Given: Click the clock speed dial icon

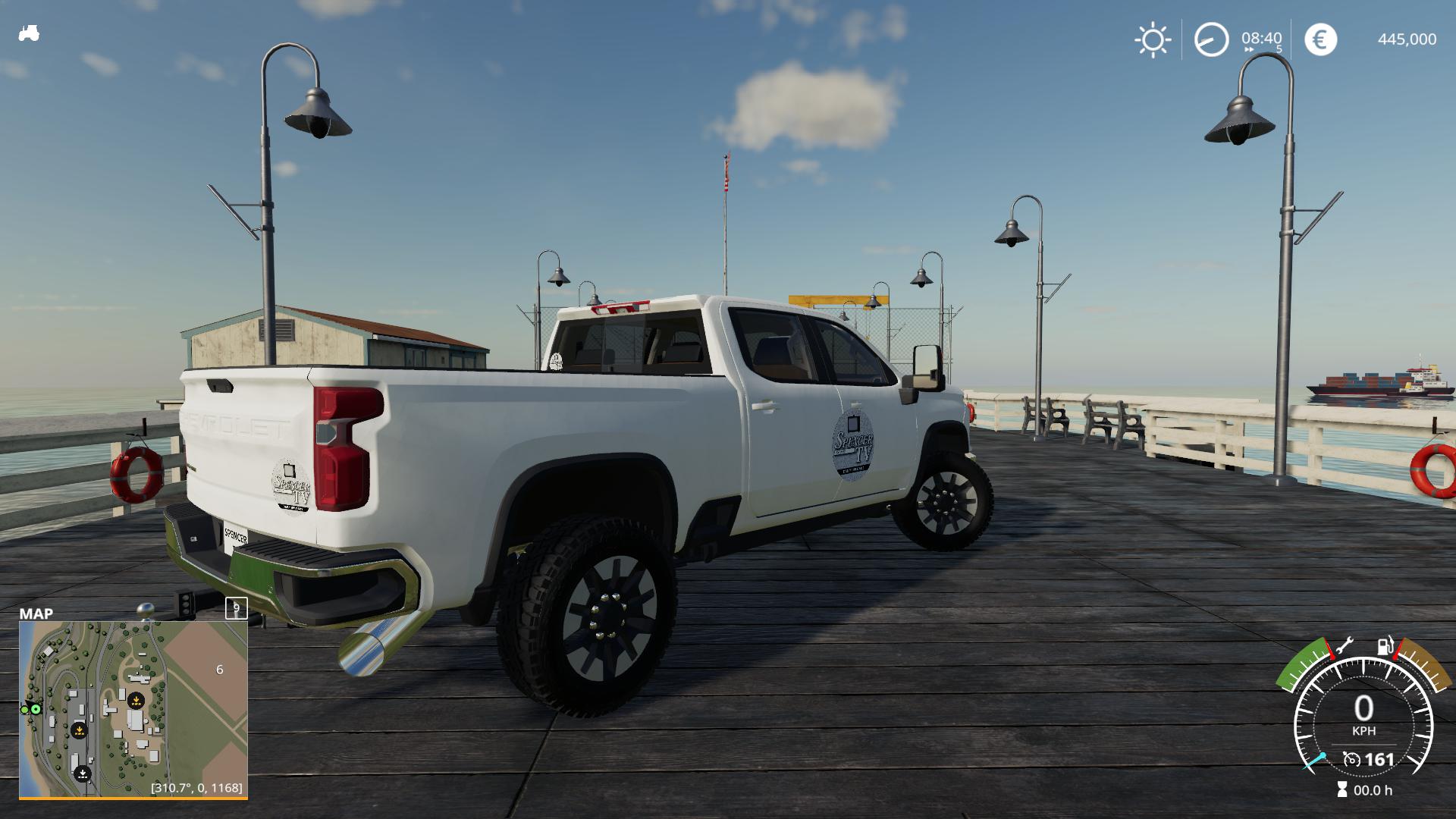Looking at the screenshot, I should [x=1211, y=39].
